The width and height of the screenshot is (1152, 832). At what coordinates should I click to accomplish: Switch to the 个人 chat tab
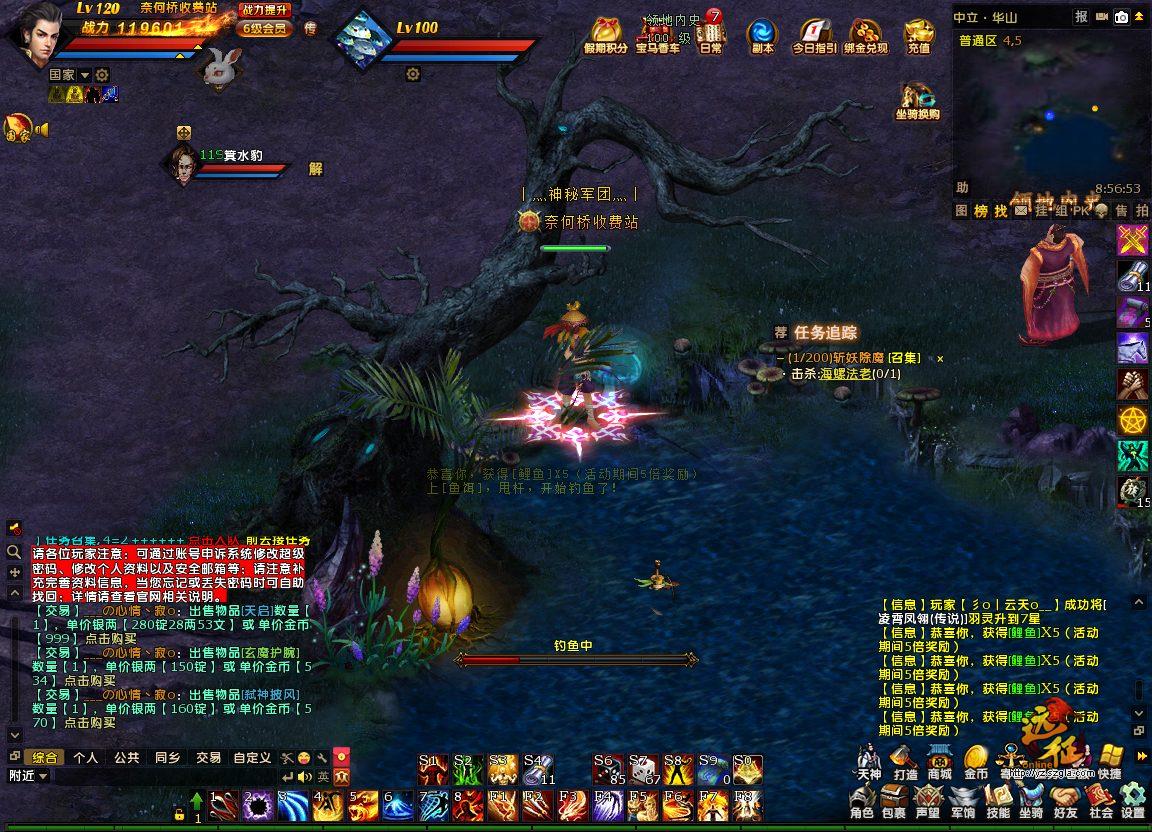(x=86, y=758)
